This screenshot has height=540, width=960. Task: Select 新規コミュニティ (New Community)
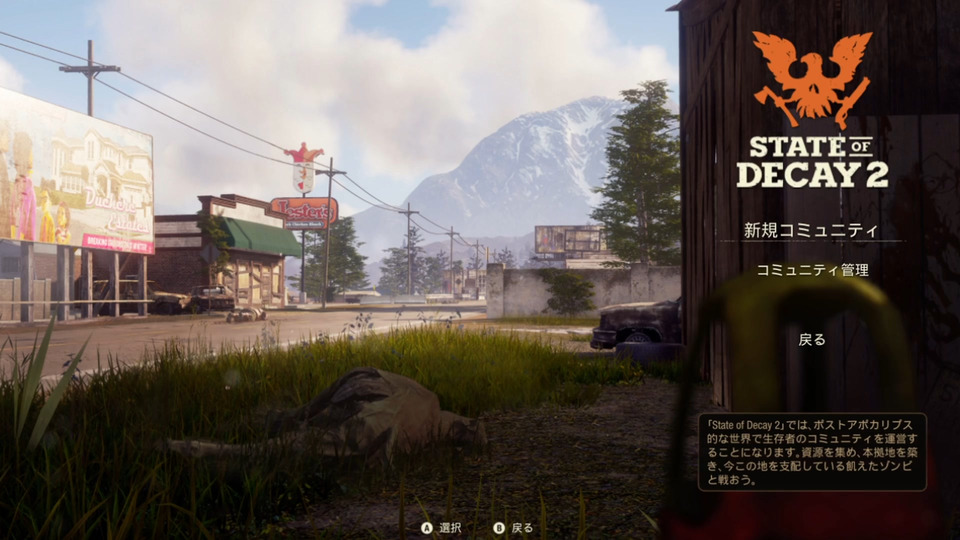tap(811, 230)
